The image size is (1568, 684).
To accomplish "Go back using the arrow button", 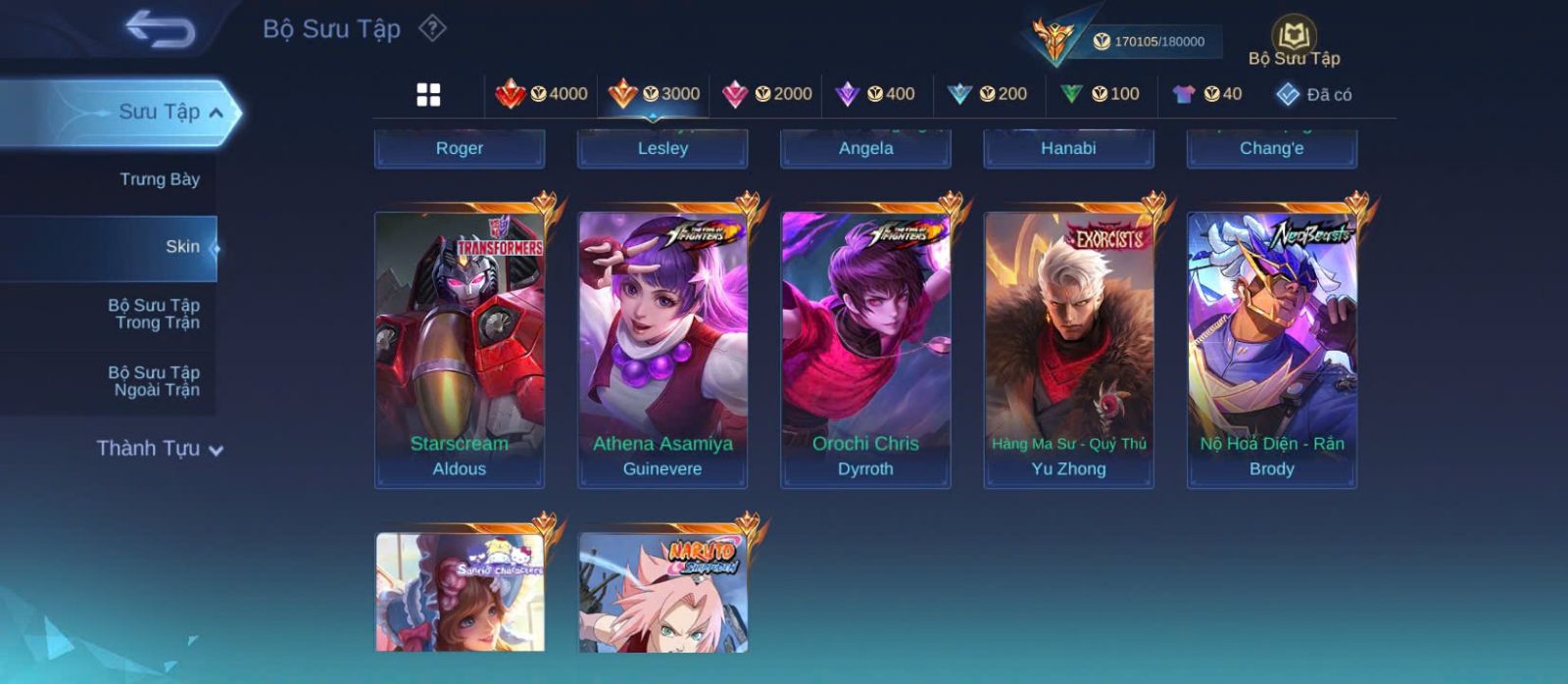I will point(160,29).
